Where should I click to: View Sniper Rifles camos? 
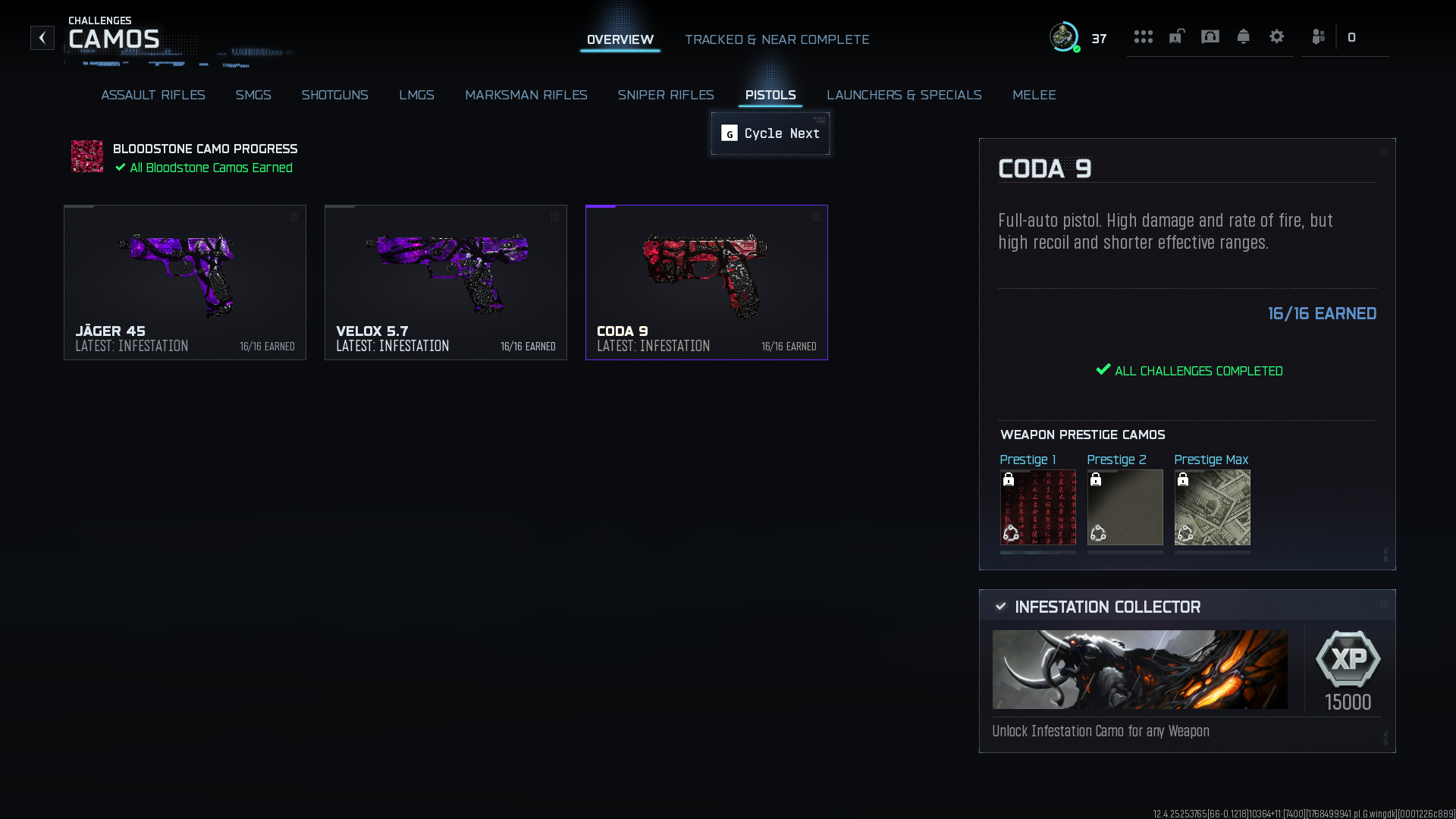click(x=665, y=95)
